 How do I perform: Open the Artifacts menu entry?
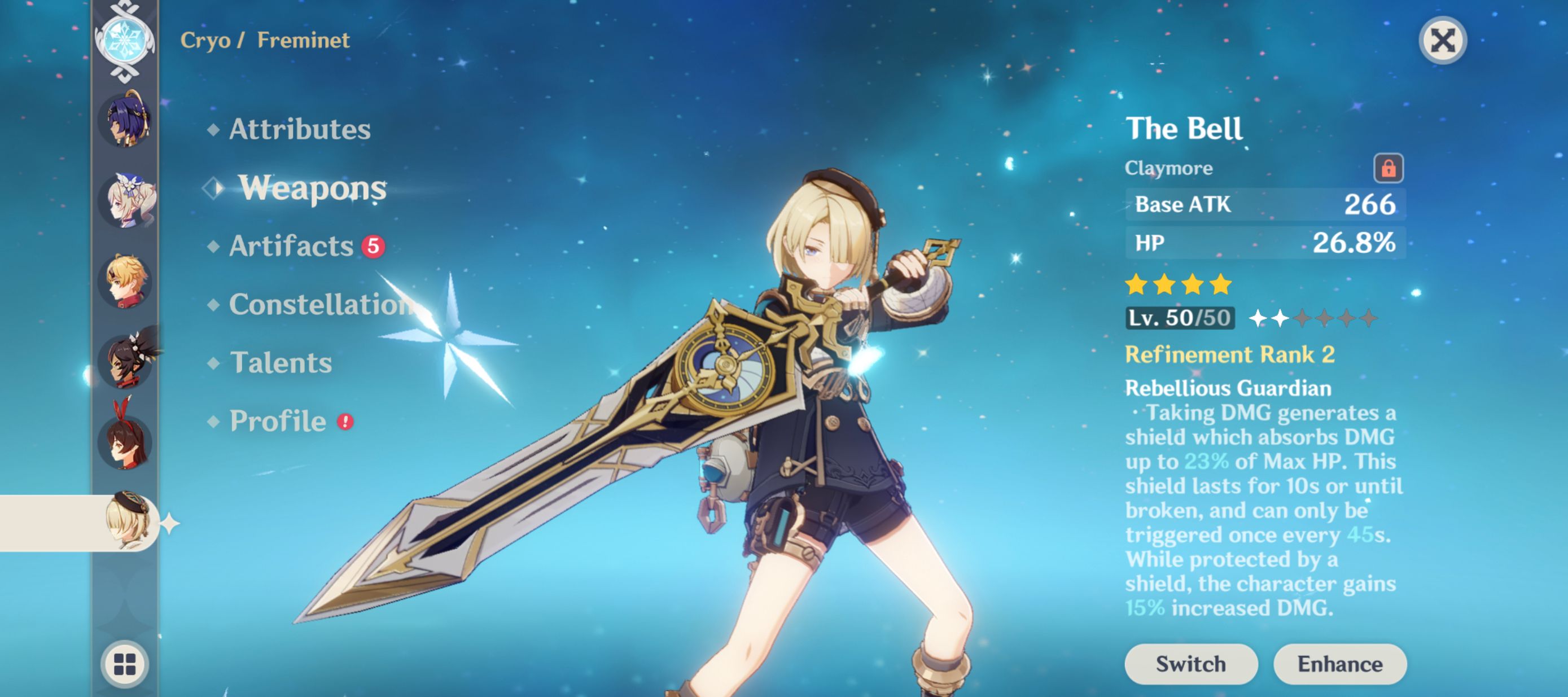tap(291, 246)
